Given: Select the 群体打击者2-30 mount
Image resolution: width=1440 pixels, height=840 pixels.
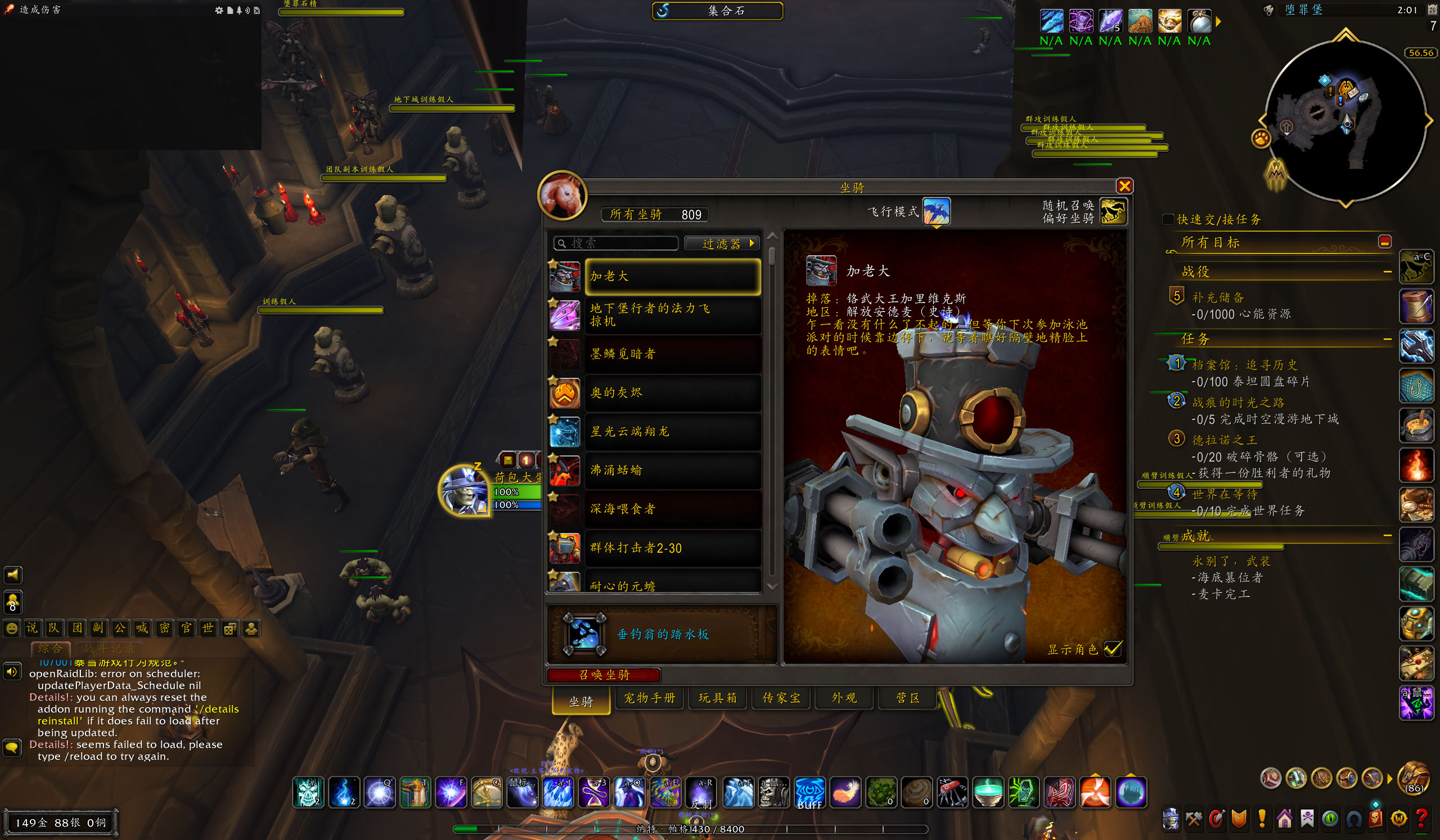Looking at the screenshot, I should pyautogui.click(x=672, y=548).
